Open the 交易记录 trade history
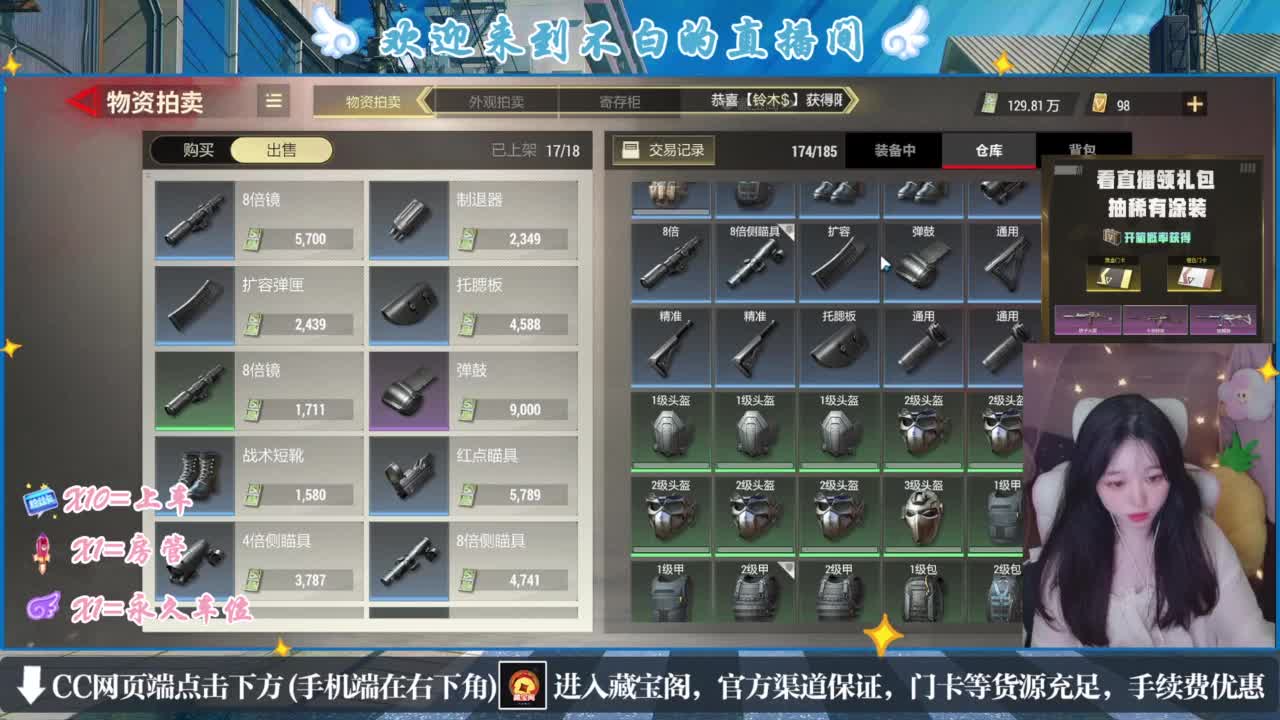 (662, 148)
